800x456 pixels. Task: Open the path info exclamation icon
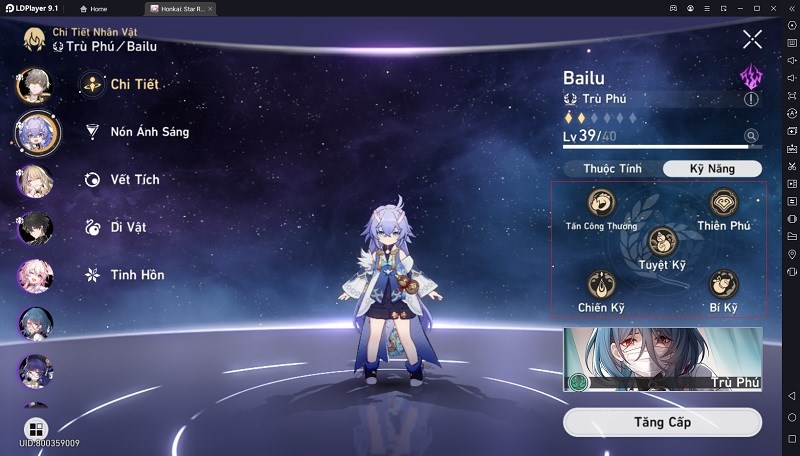pyautogui.click(x=751, y=99)
